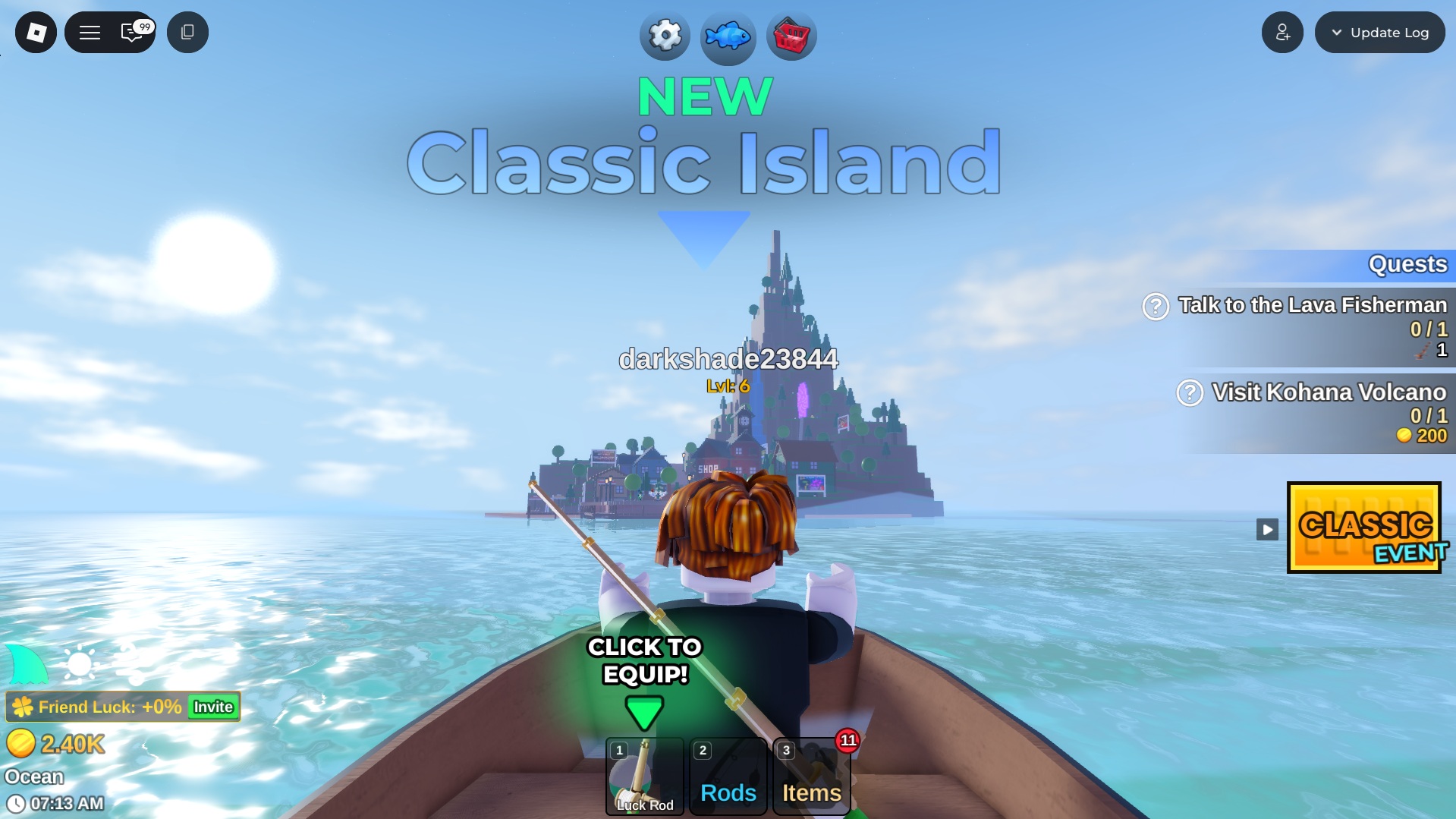Open the fish index icon
This screenshot has height=819, width=1456.
[x=727, y=37]
